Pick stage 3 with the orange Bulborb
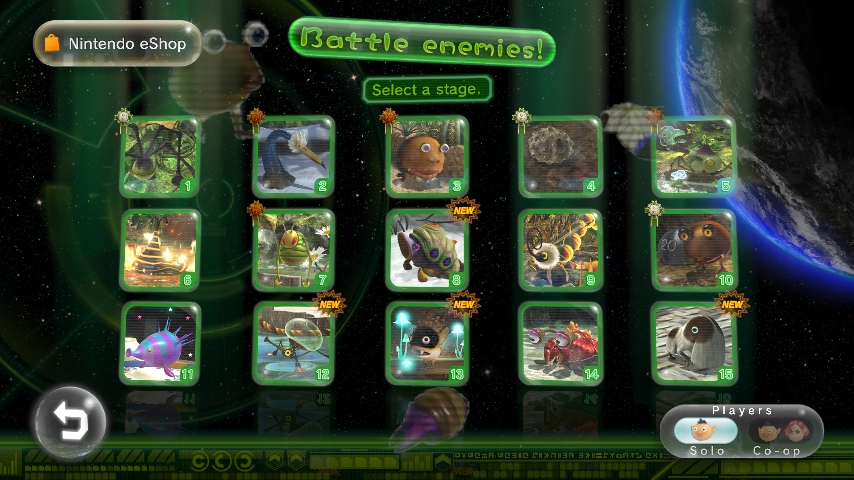 (x=427, y=157)
